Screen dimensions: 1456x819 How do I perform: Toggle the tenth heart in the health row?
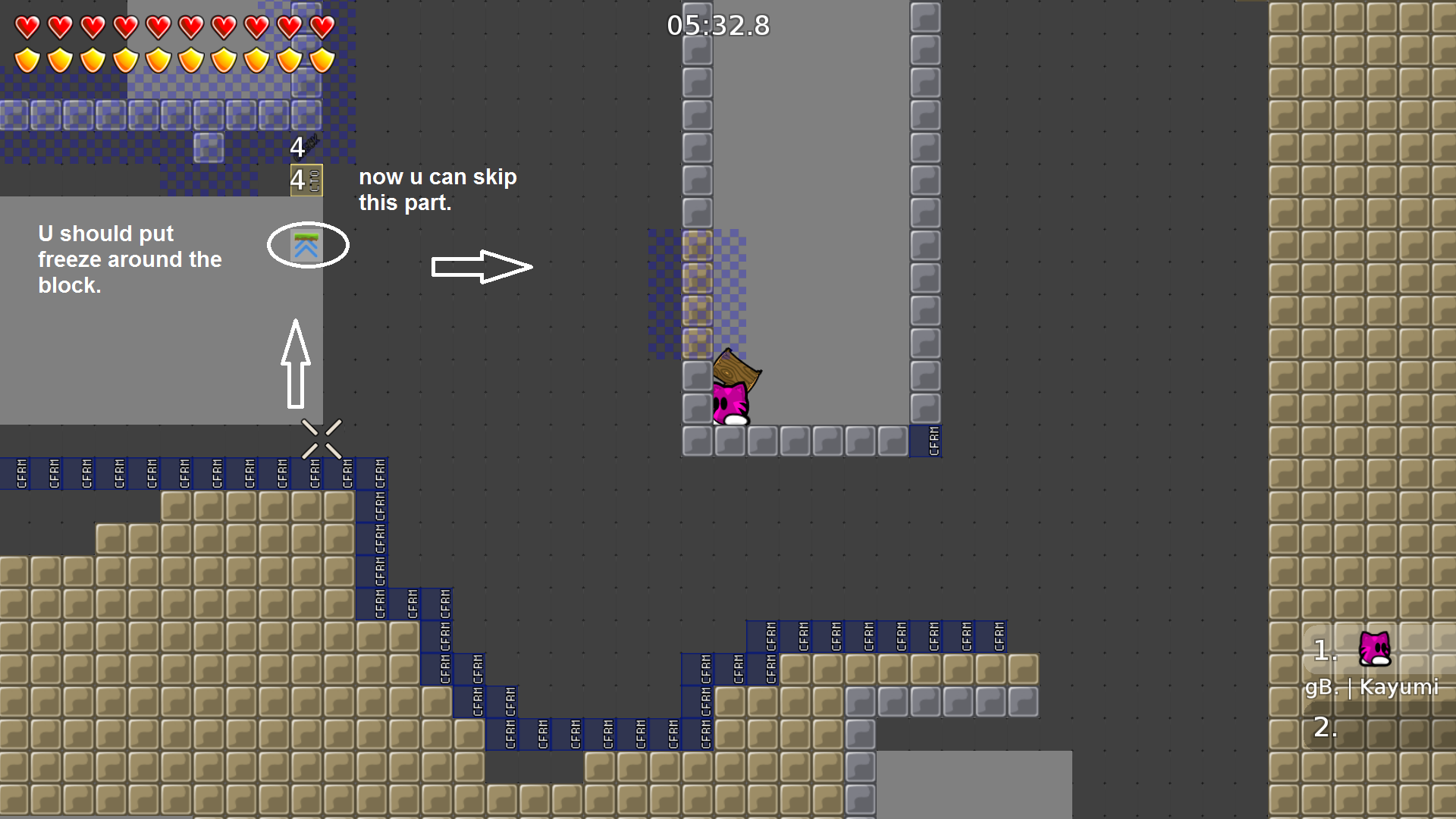click(x=321, y=27)
